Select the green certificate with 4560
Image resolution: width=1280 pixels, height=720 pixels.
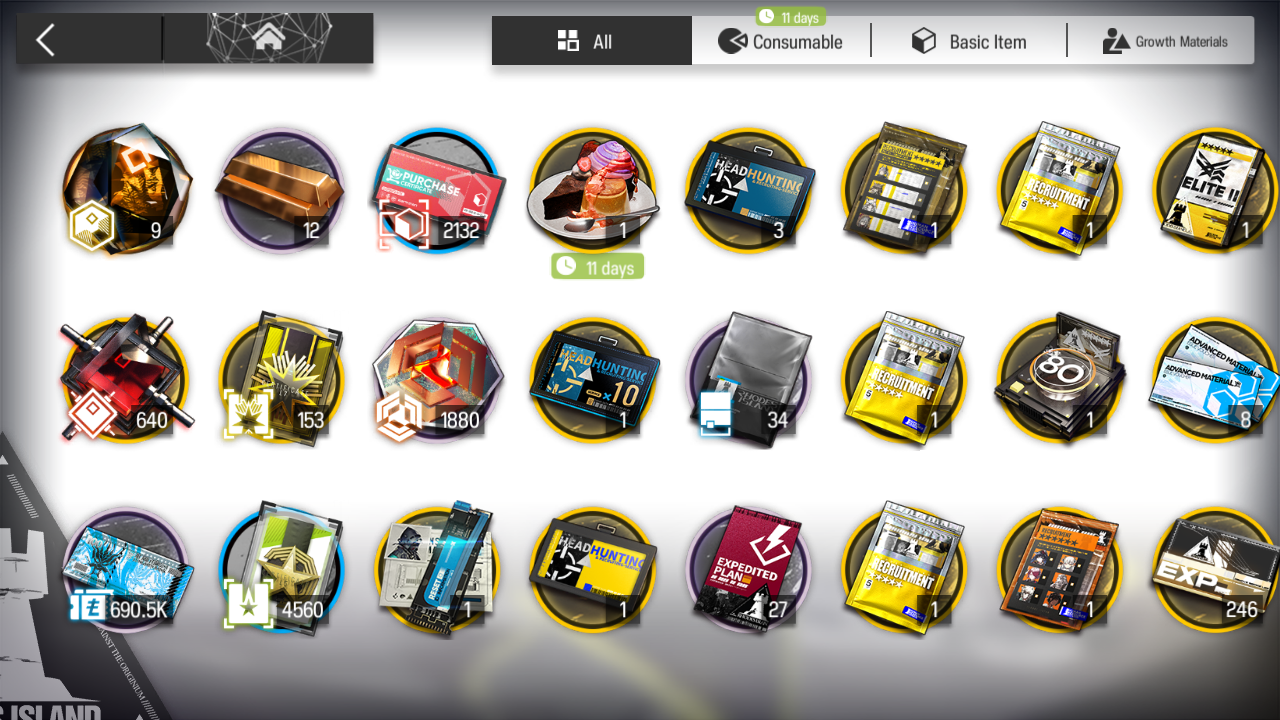click(x=282, y=570)
